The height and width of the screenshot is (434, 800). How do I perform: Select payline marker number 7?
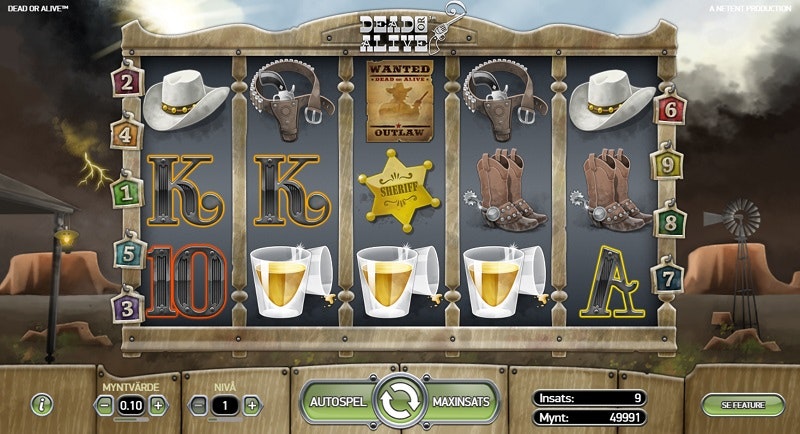671,277
